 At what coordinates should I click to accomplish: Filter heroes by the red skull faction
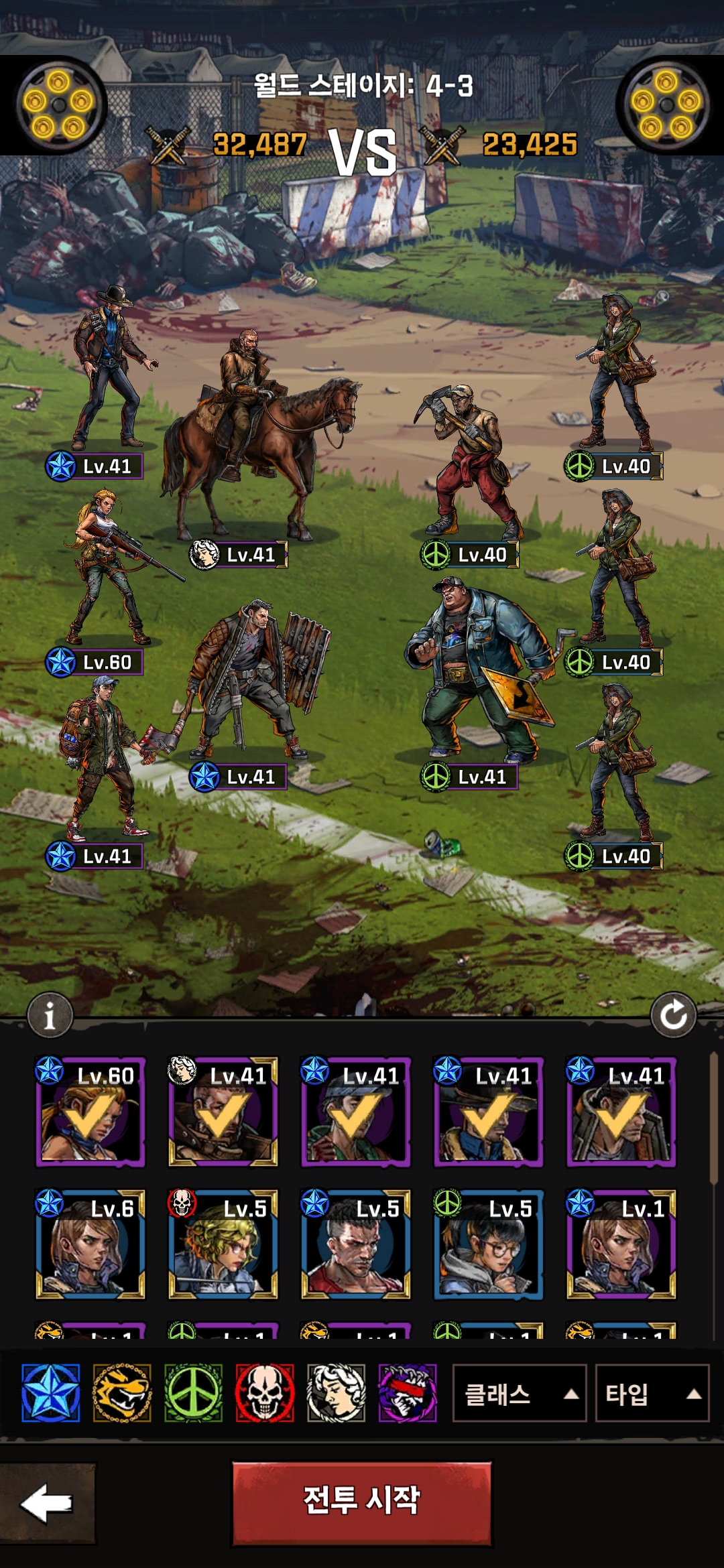click(x=265, y=1393)
